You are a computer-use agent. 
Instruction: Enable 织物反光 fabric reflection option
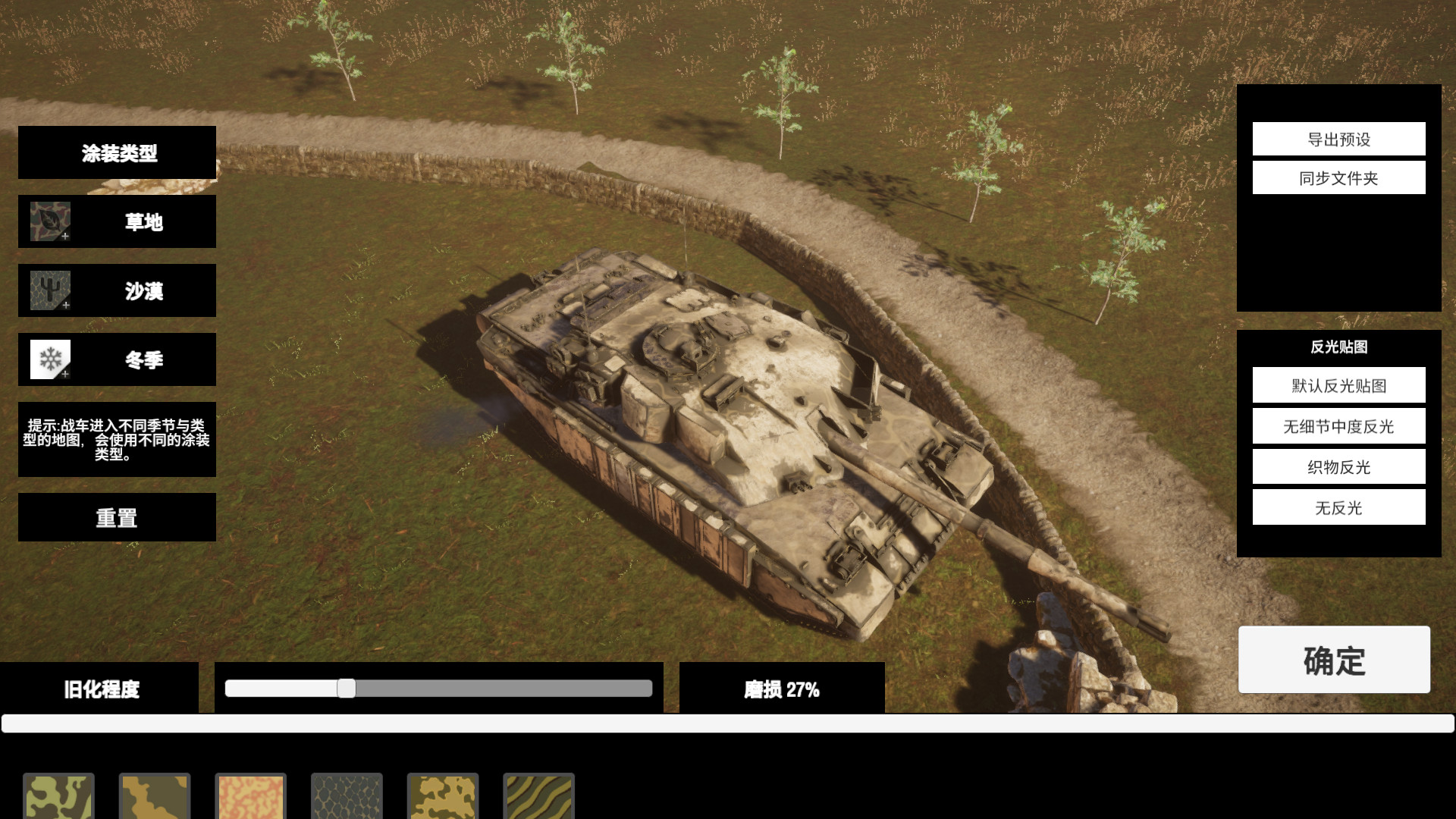point(1338,467)
